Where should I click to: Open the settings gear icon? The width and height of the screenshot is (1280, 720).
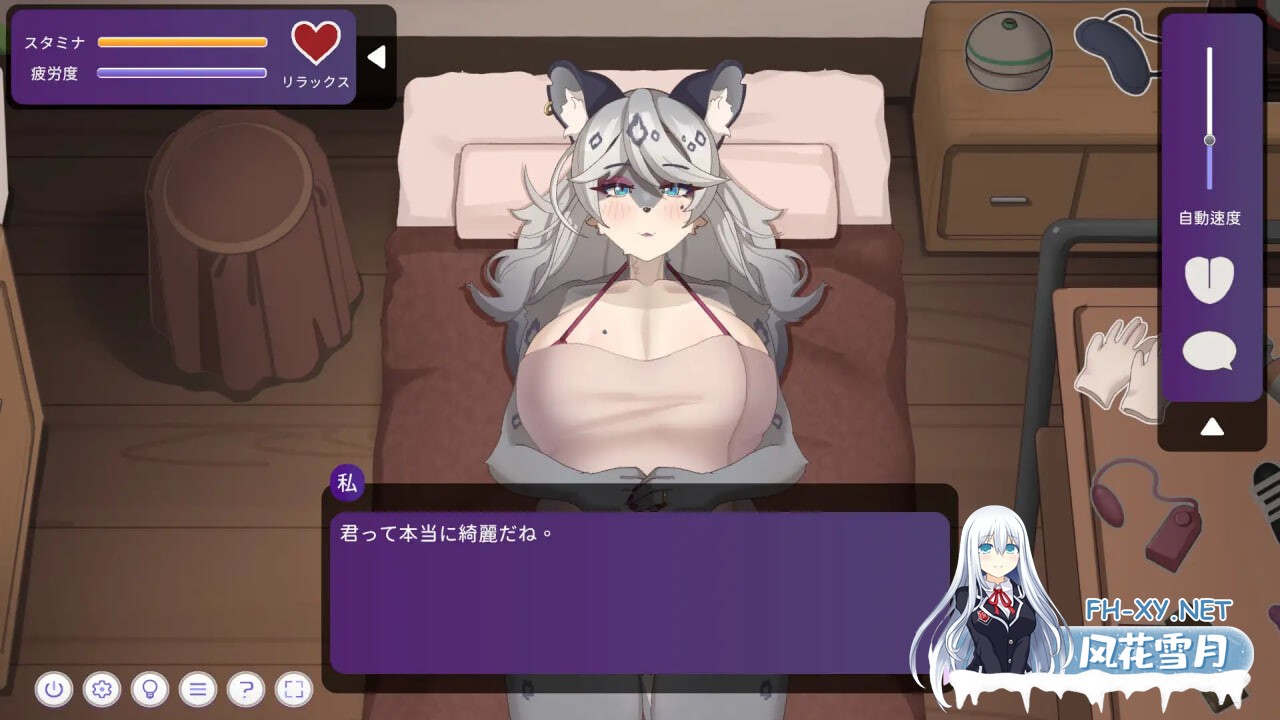tap(103, 690)
